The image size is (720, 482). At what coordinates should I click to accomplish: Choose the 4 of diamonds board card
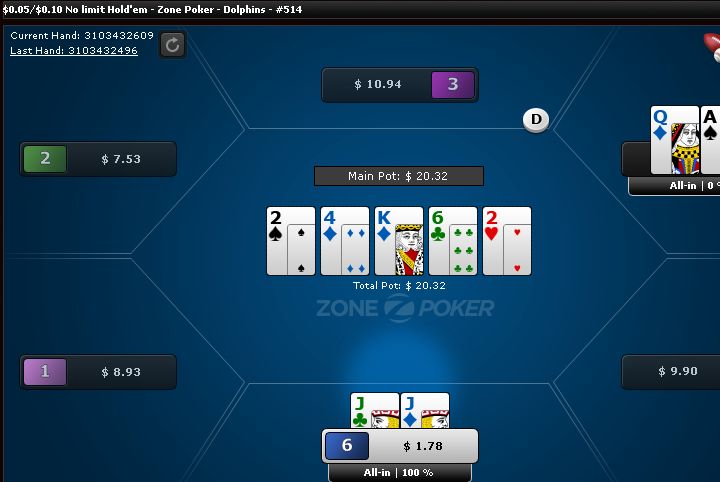[345, 241]
